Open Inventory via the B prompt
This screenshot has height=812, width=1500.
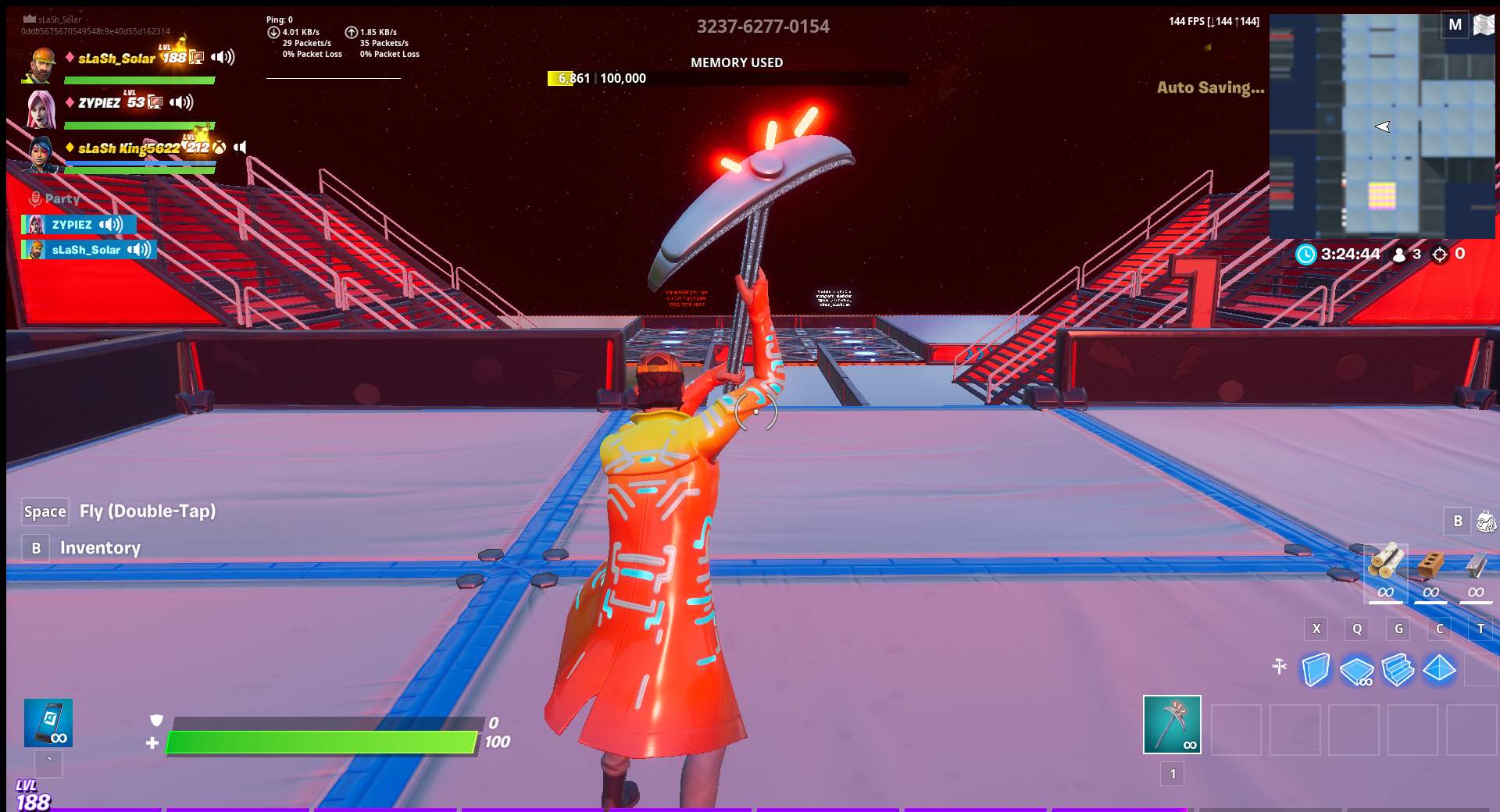pyautogui.click(x=35, y=548)
